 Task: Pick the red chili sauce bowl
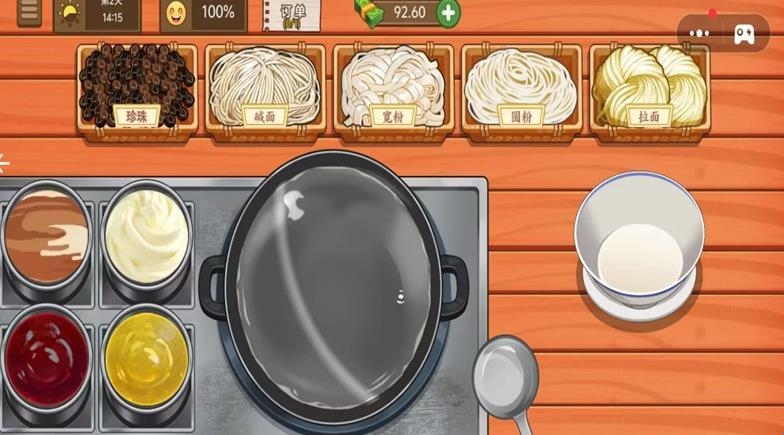(46, 359)
